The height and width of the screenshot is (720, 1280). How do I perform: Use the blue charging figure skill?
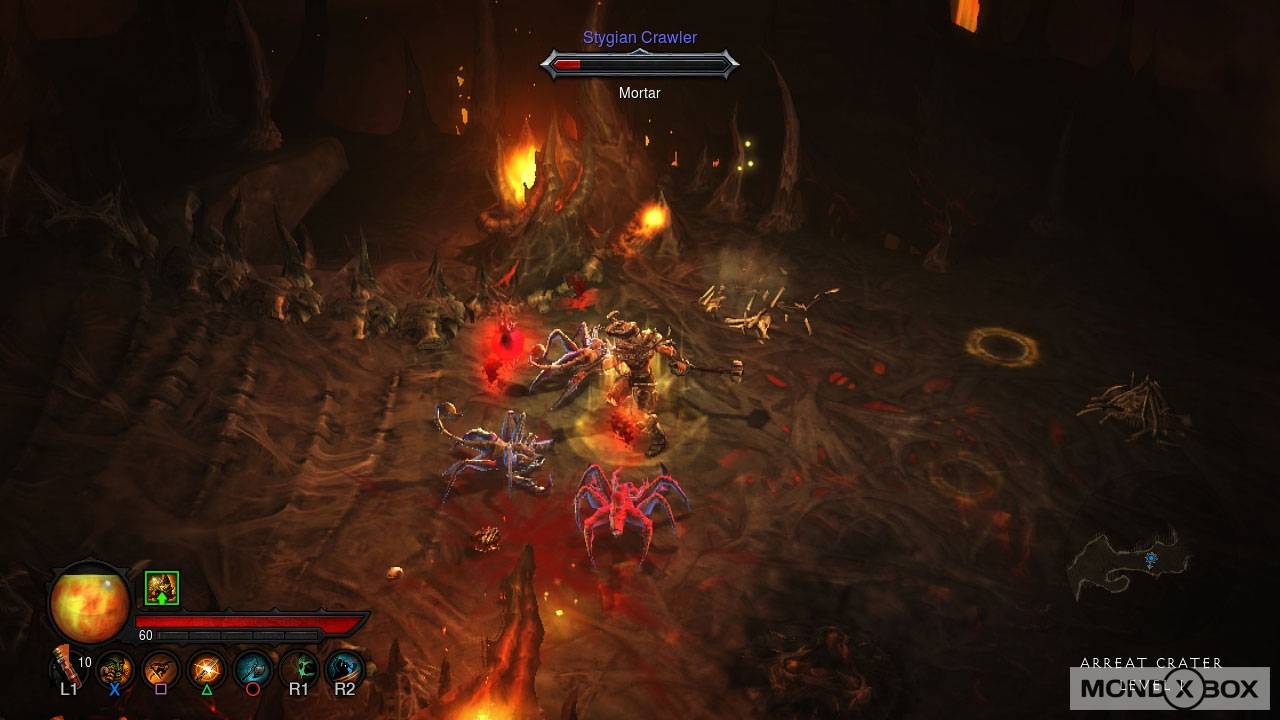[344, 668]
